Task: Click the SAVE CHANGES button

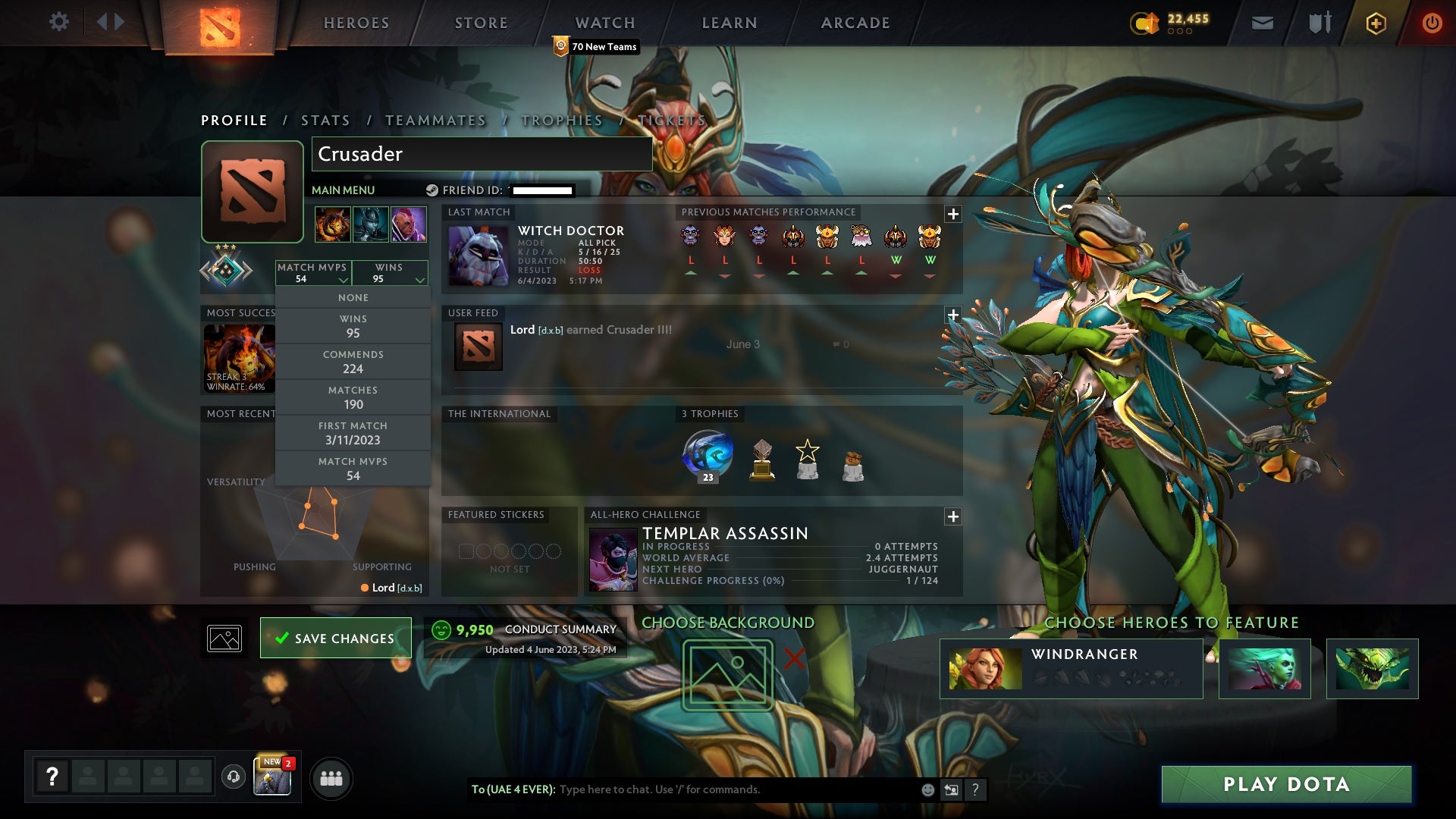Action: (x=335, y=638)
